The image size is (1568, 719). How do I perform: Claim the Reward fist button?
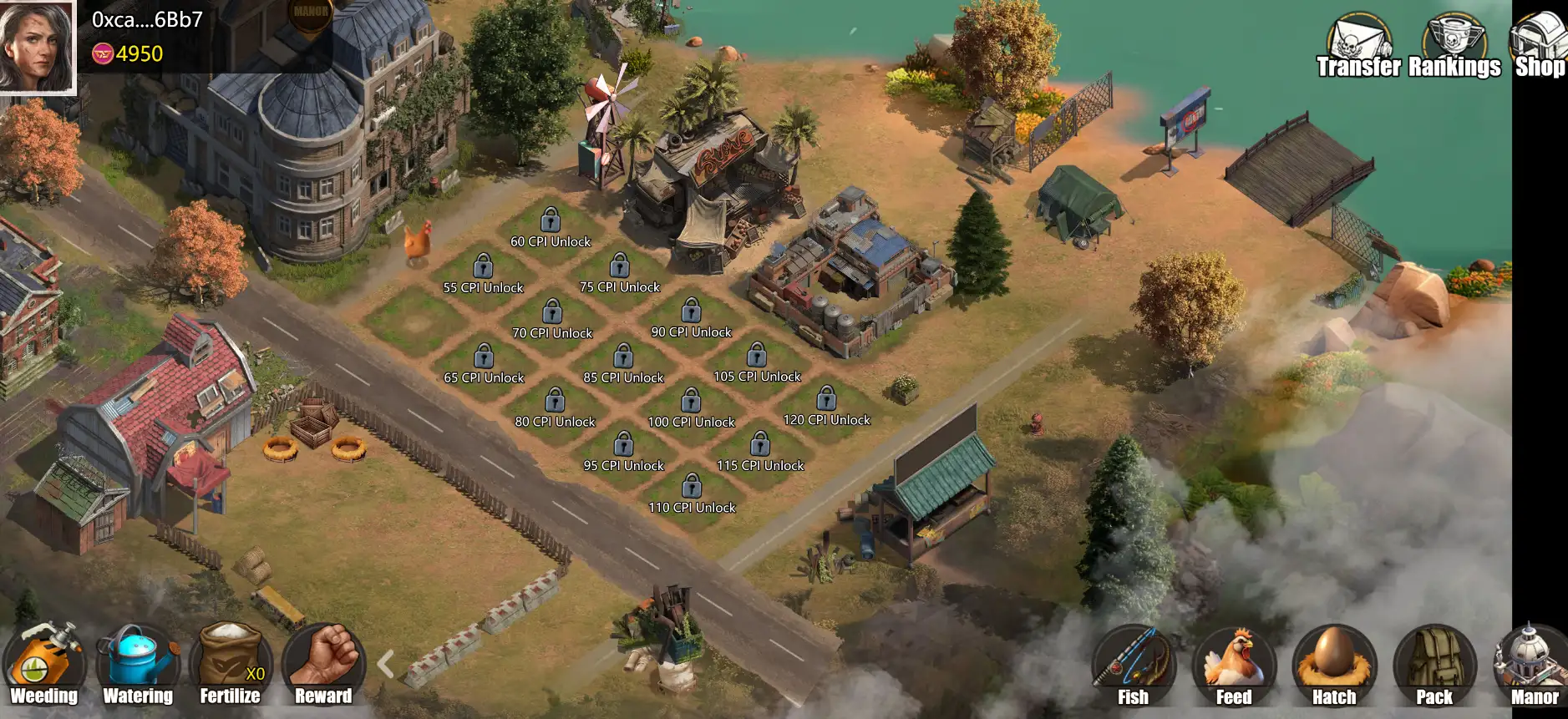[323, 666]
